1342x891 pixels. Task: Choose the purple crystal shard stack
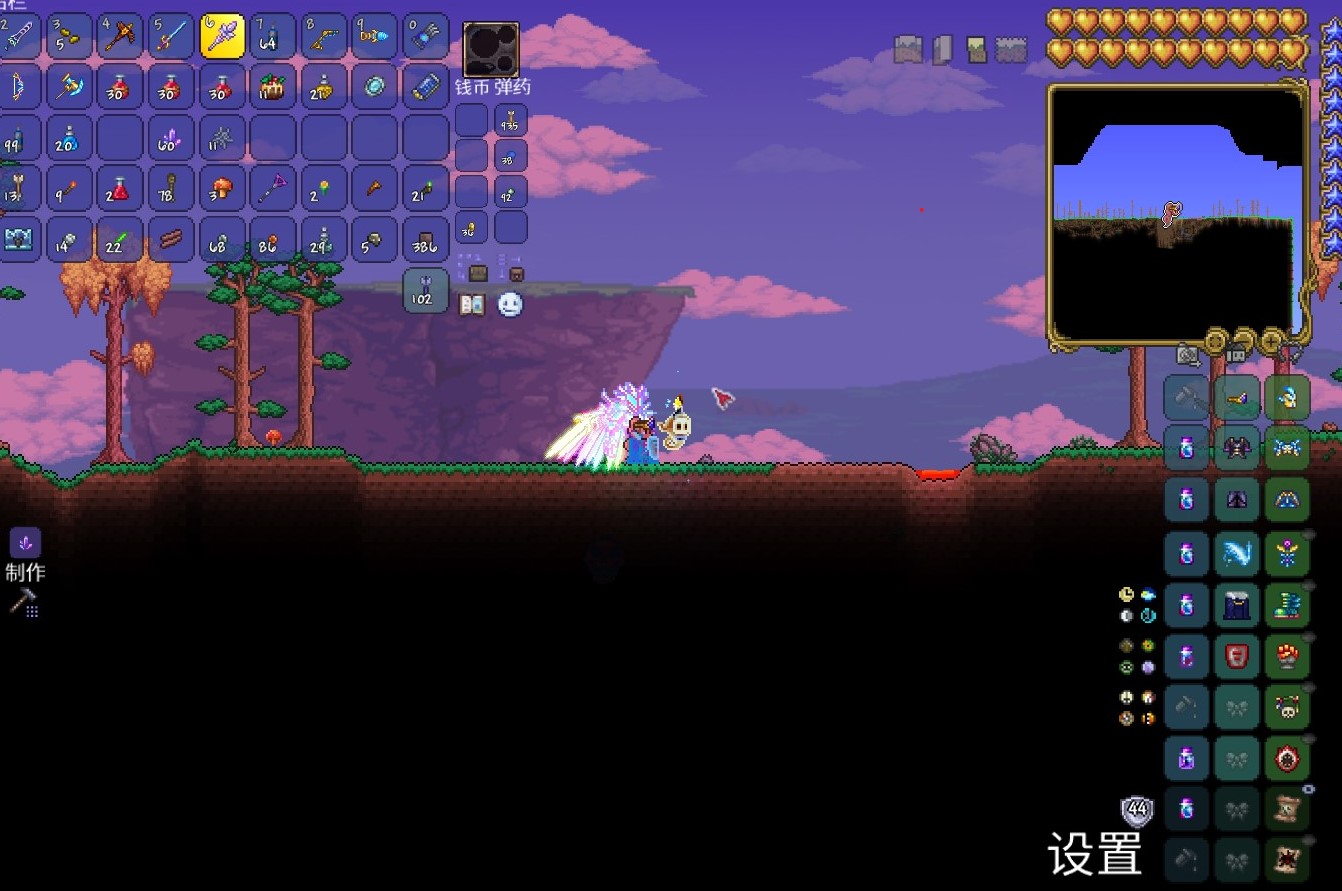171,138
